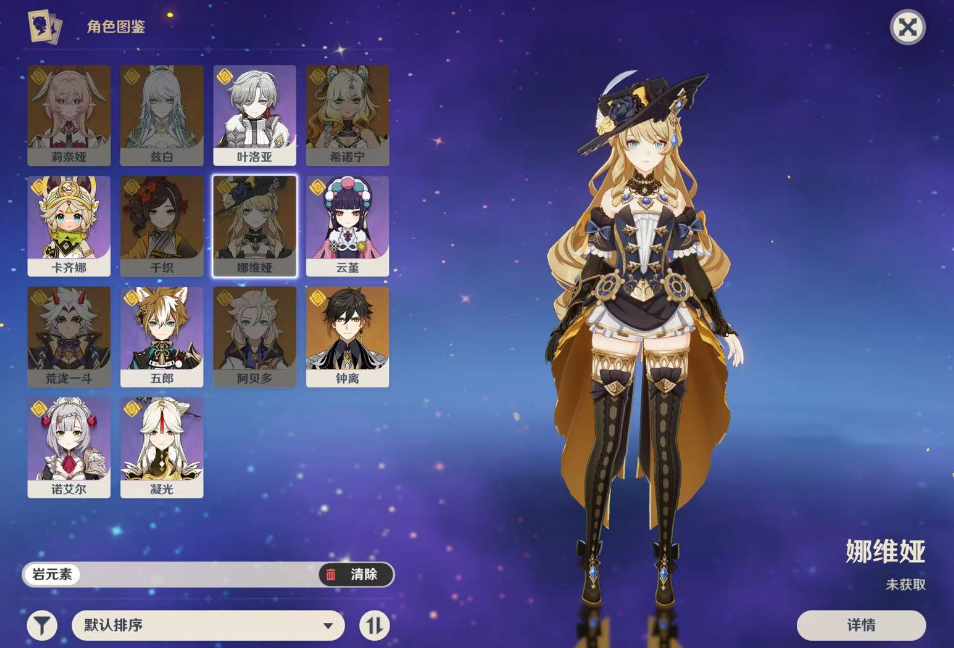Select the 诺艾尔 character card
The image size is (954, 648).
point(69,447)
